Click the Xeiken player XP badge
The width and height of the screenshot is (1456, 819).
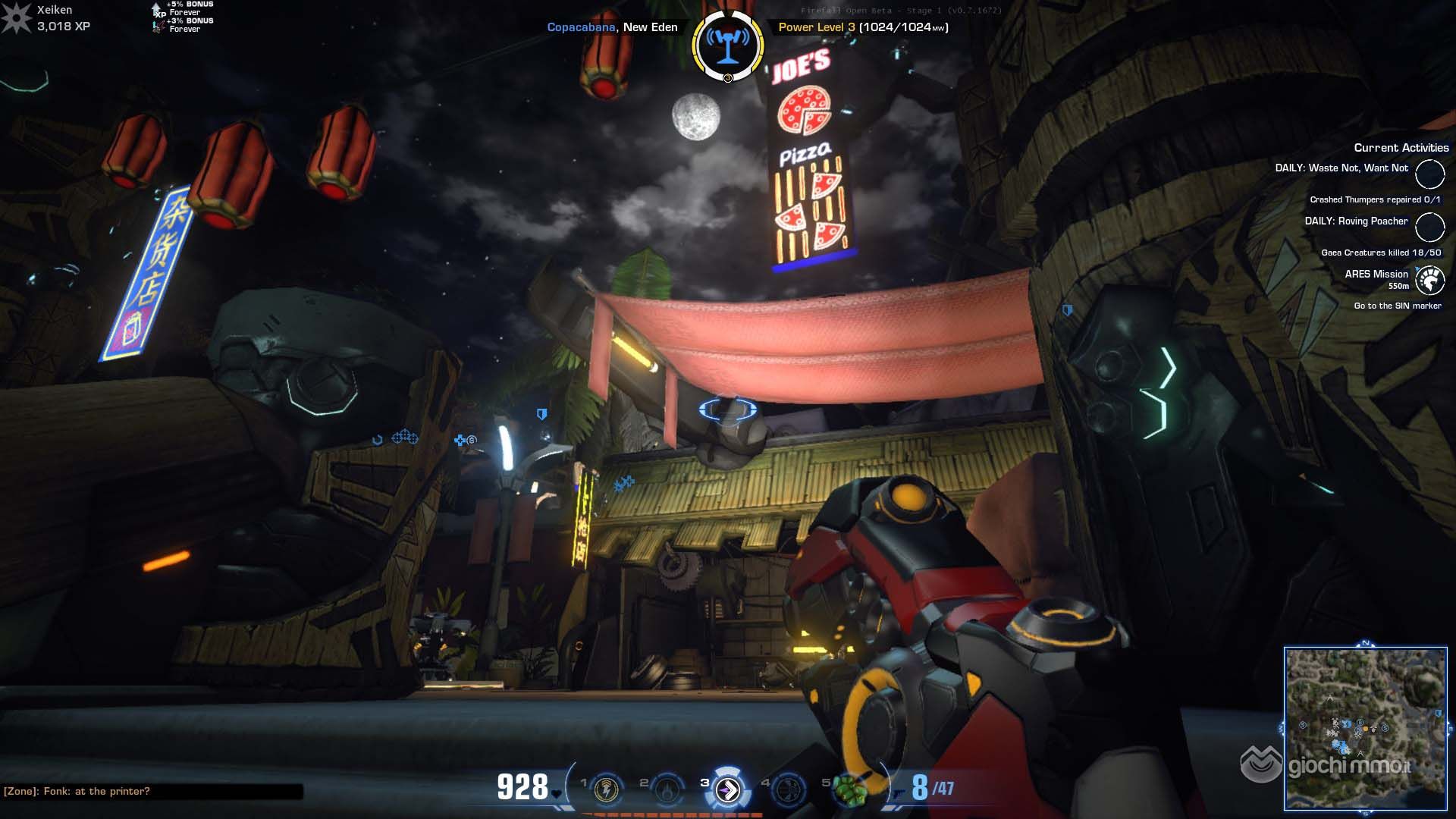click(x=15, y=18)
